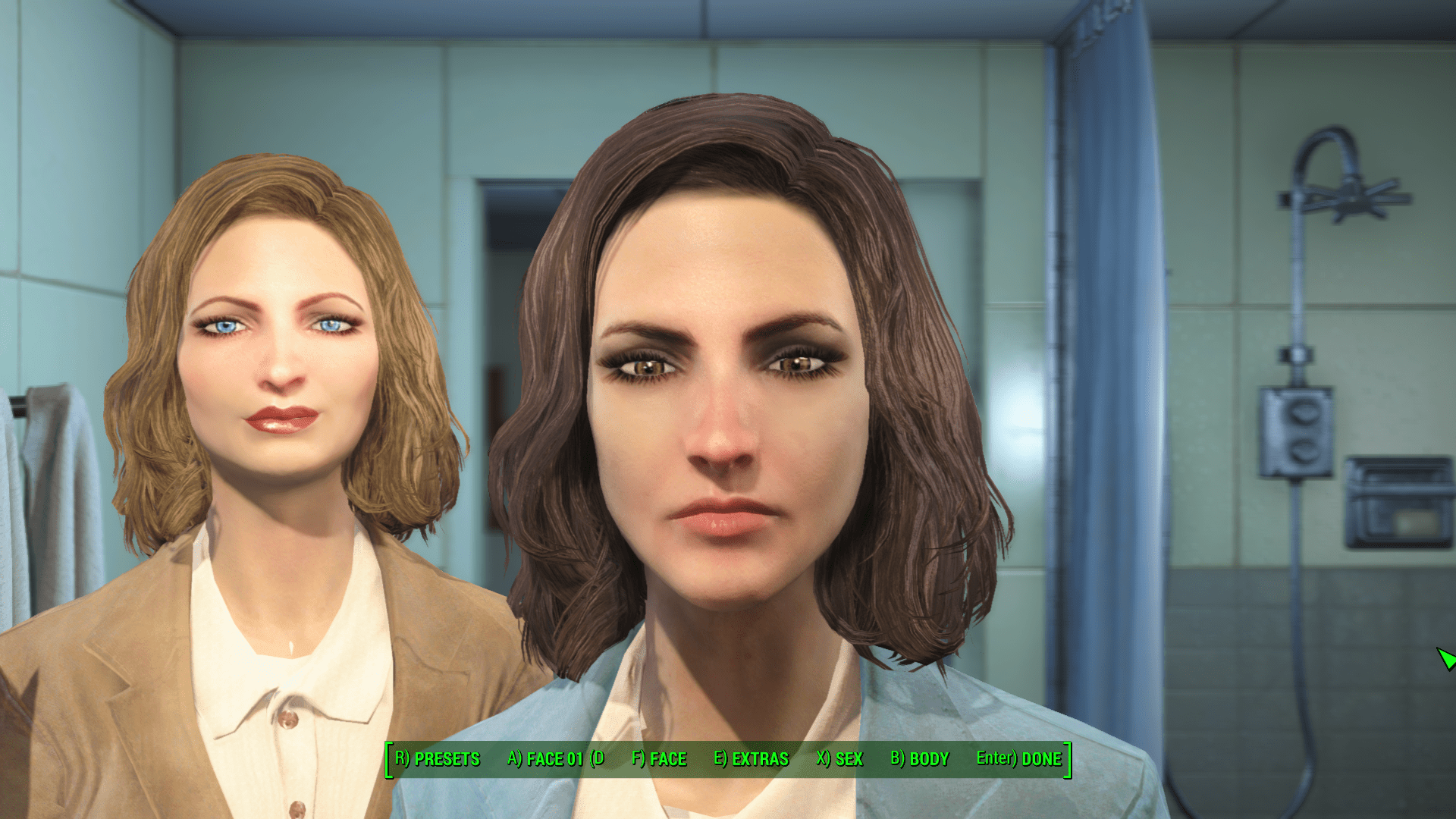This screenshot has width=1456, height=819.
Task: Confirm with DONE
Action: tap(1018, 758)
